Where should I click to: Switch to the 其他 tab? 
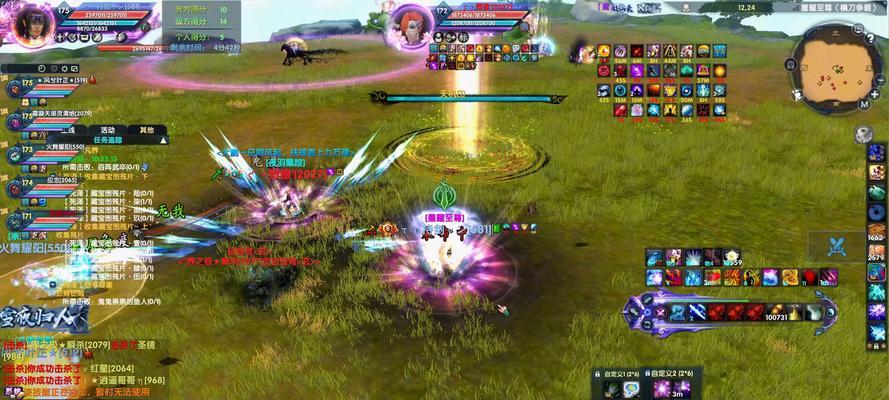tap(146, 130)
